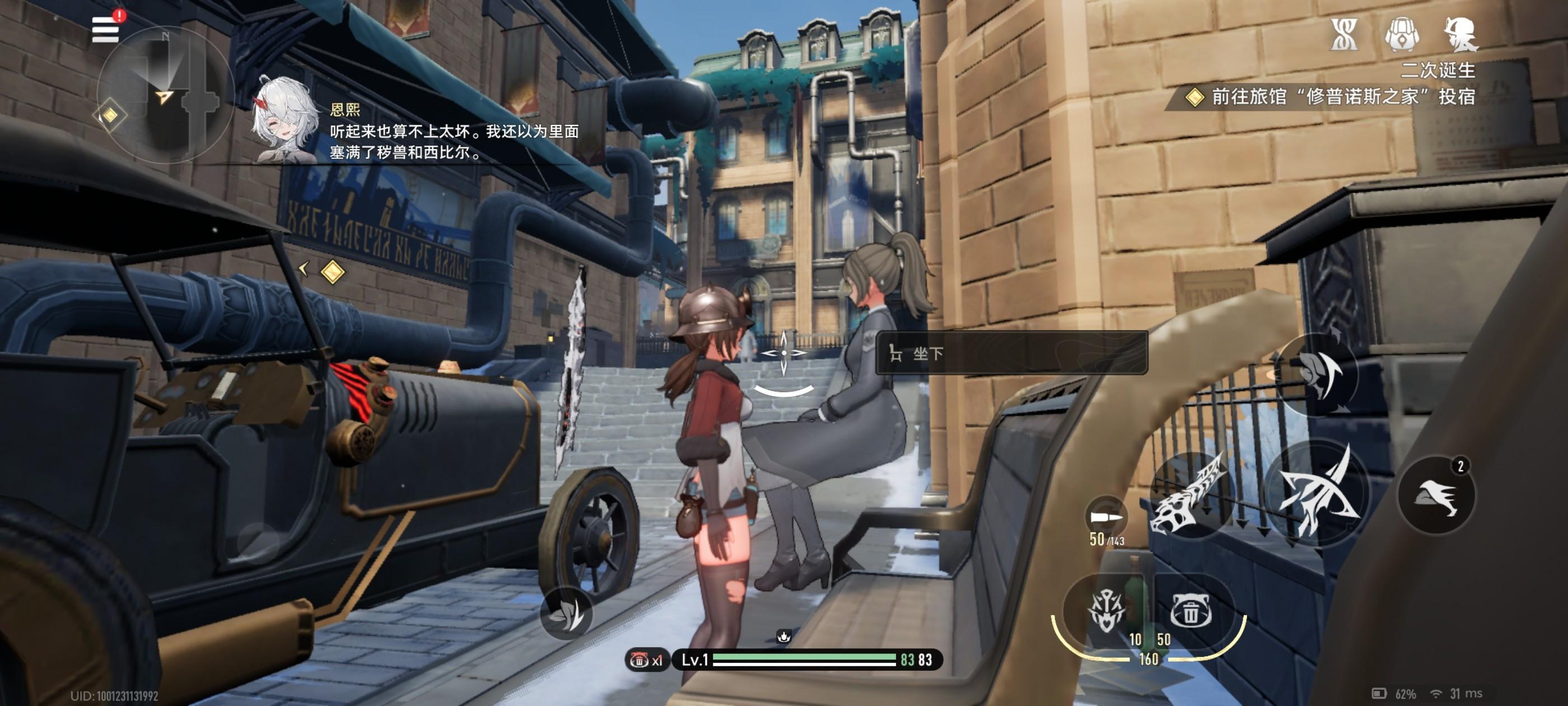Image resolution: width=1568 pixels, height=706 pixels.
Task: Activate the demon mask skill icon
Action: [1107, 610]
